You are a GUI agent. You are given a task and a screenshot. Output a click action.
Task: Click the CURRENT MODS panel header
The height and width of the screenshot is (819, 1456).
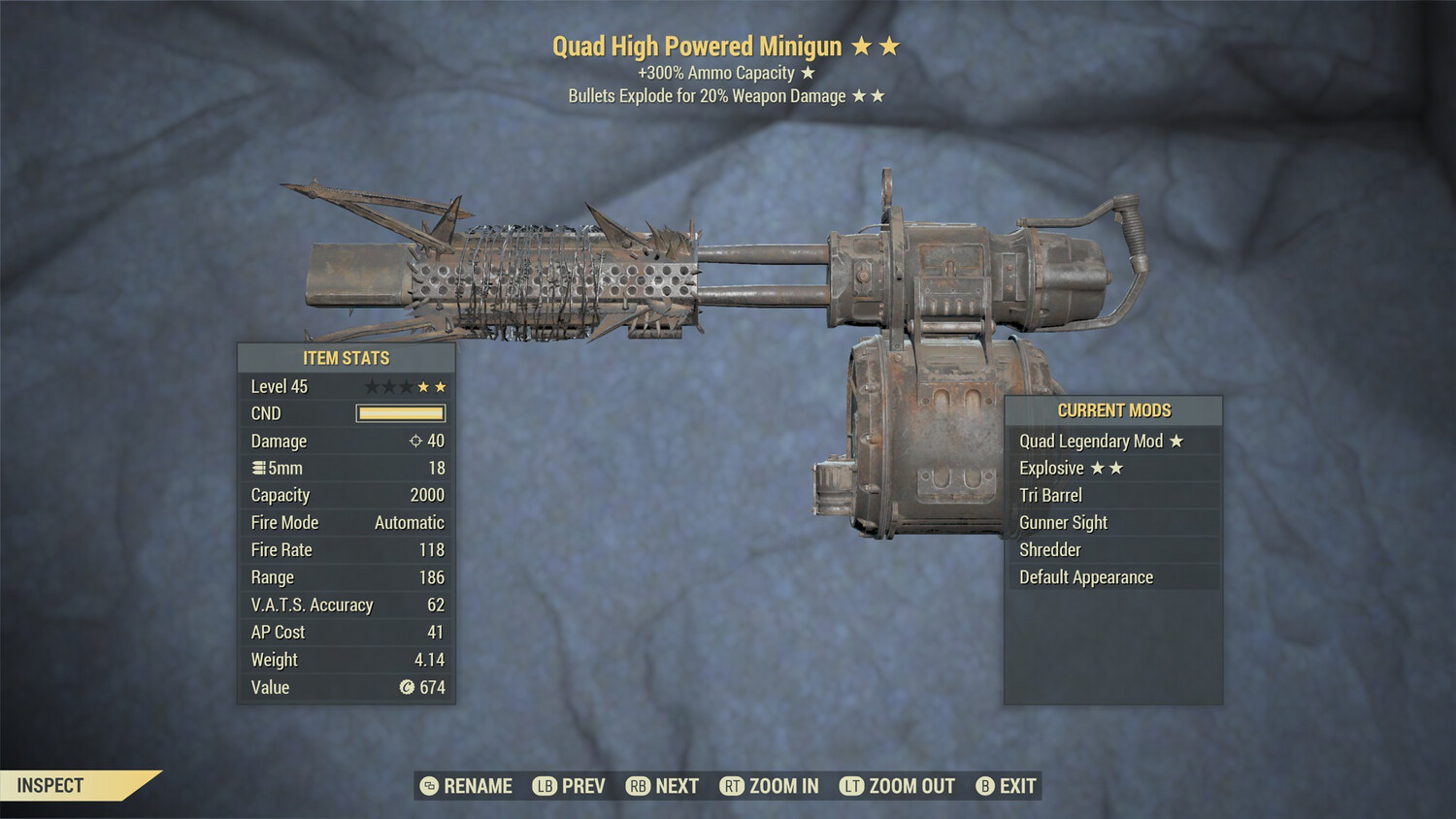(1113, 409)
